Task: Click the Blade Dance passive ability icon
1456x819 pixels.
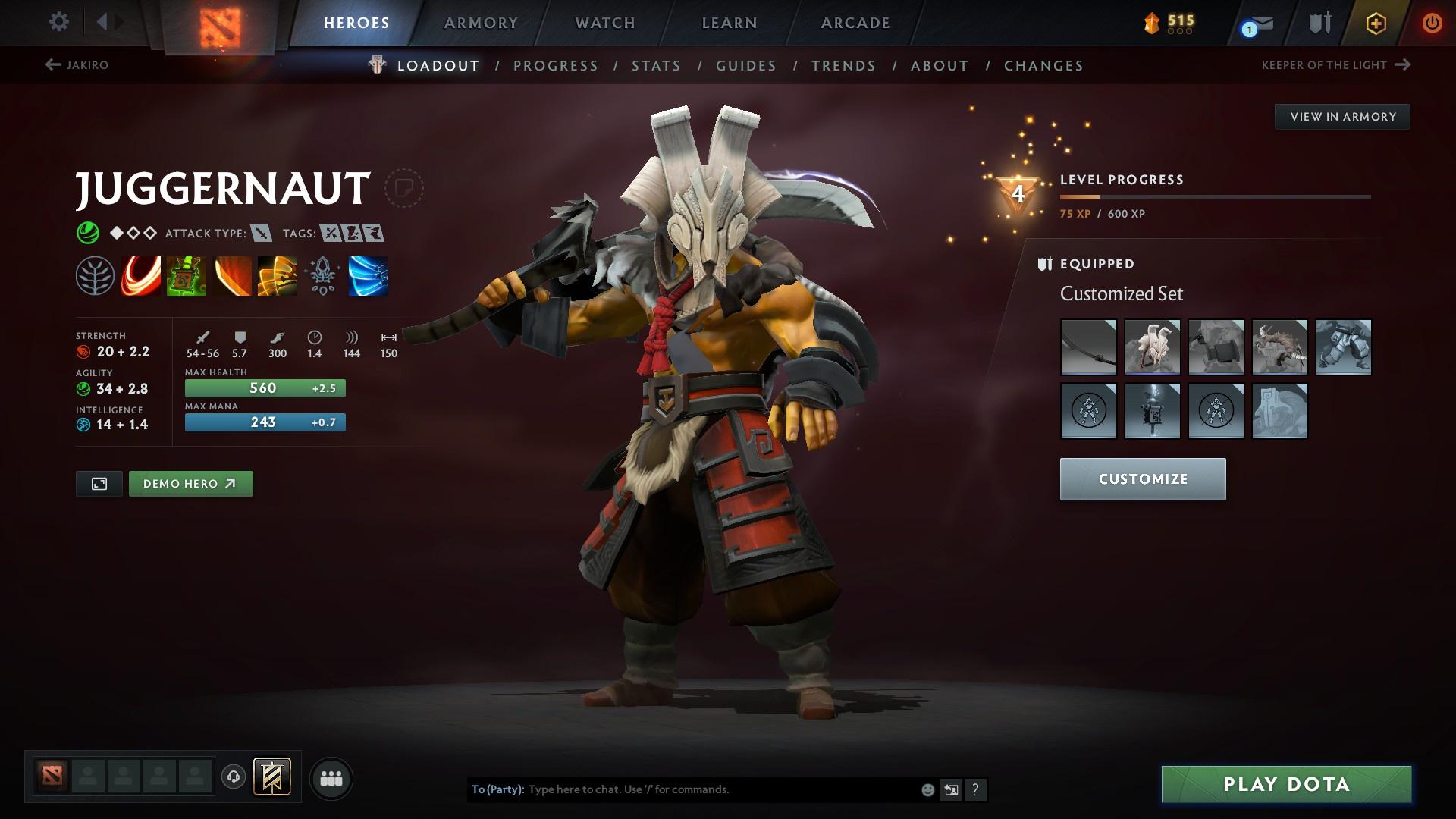Action: (x=231, y=277)
